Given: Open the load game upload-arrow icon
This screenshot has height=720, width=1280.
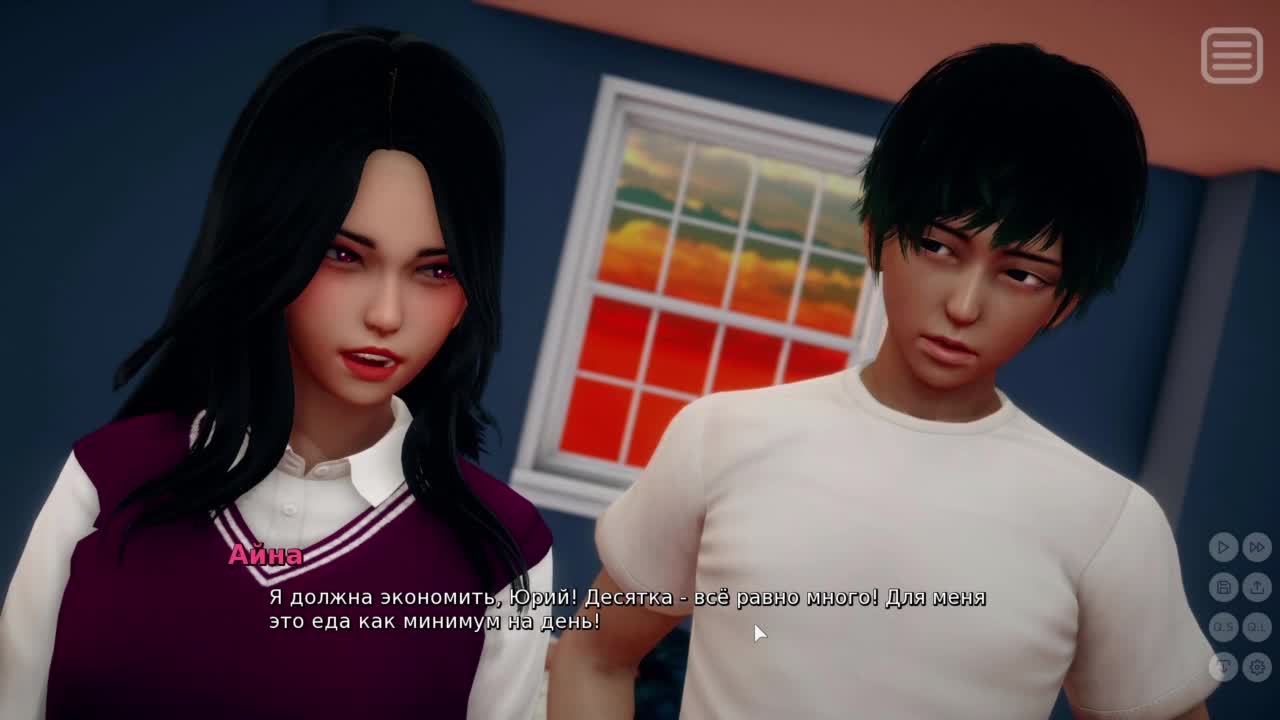Looking at the screenshot, I should coord(1257,587).
